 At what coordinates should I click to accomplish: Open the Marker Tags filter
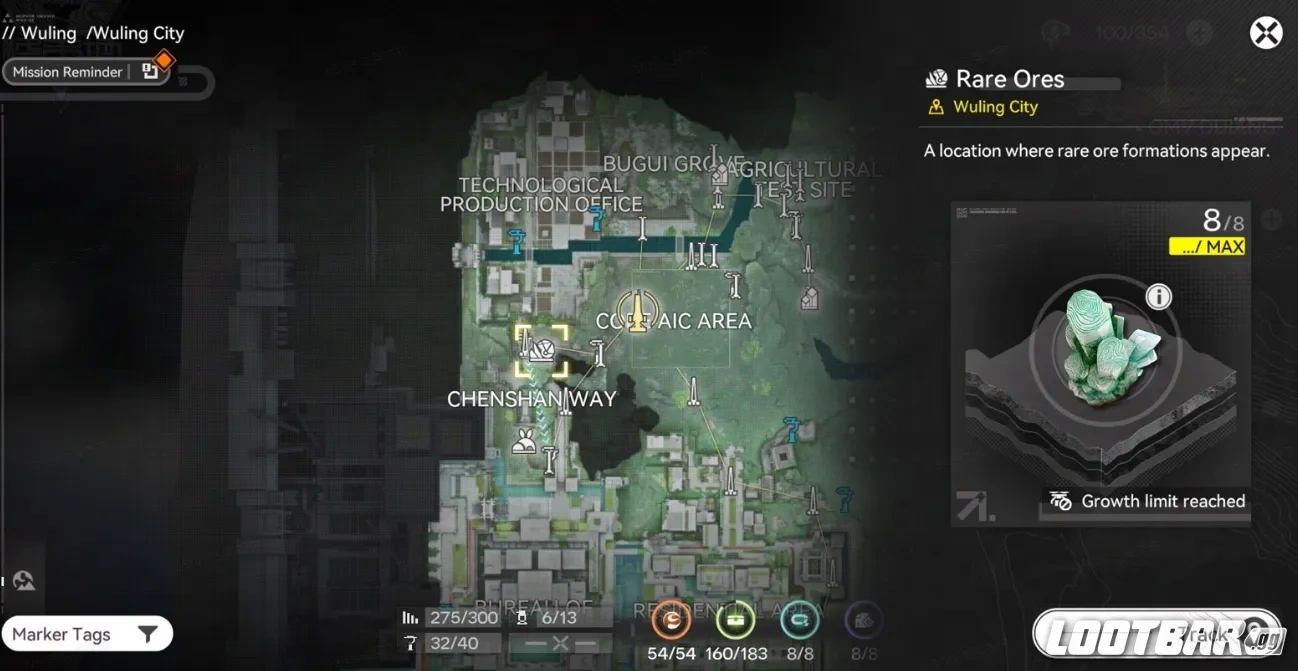click(86, 634)
